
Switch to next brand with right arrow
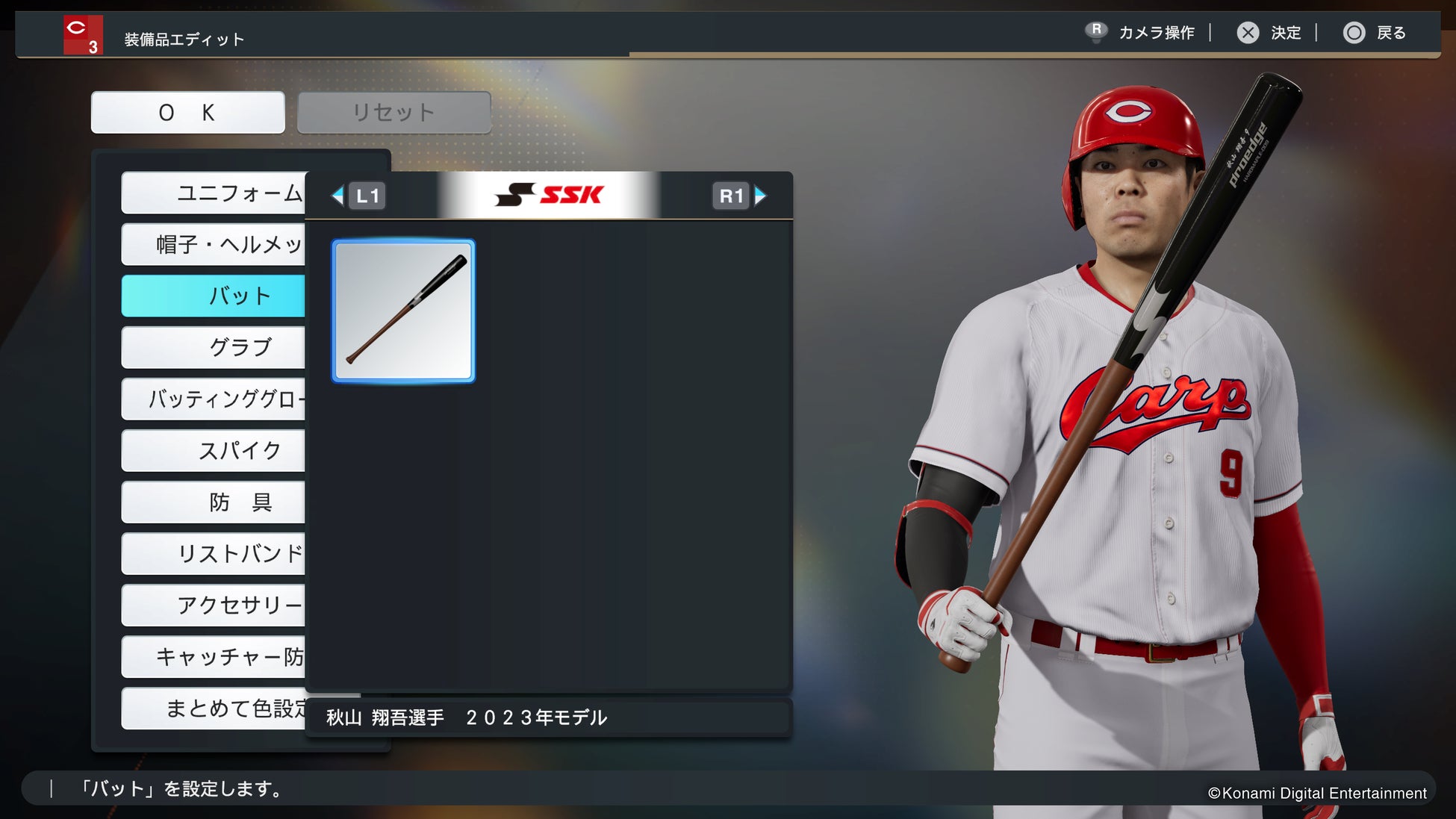pyautogui.click(x=760, y=196)
